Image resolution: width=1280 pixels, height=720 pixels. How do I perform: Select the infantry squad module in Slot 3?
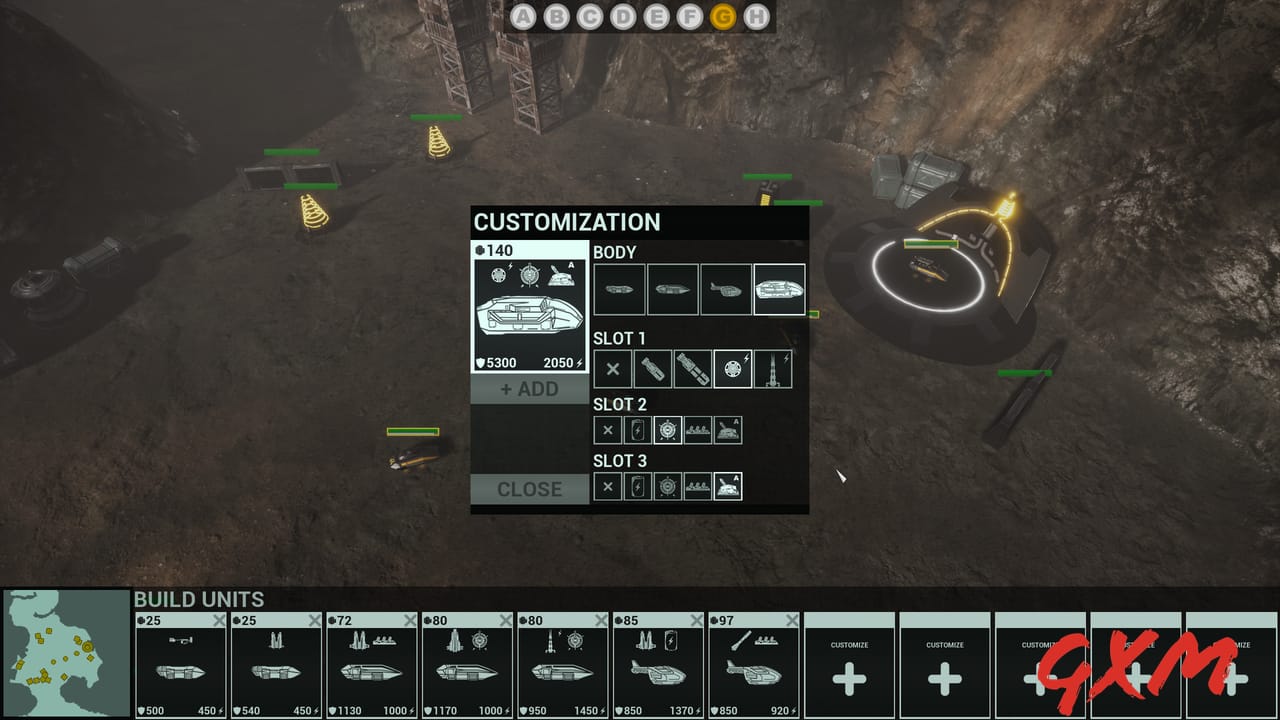click(x=698, y=486)
